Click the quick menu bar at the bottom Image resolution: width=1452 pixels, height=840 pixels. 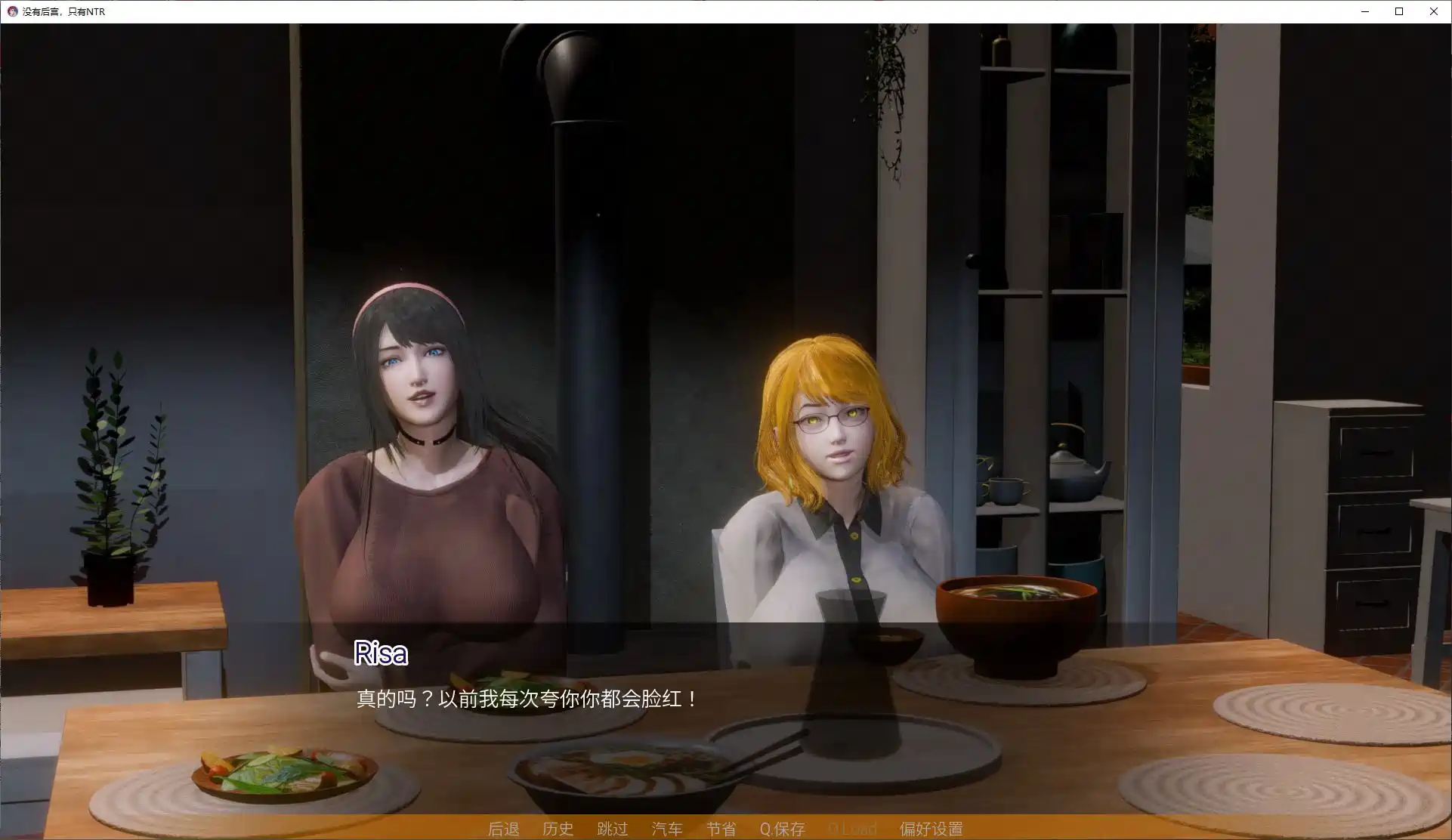725,829
